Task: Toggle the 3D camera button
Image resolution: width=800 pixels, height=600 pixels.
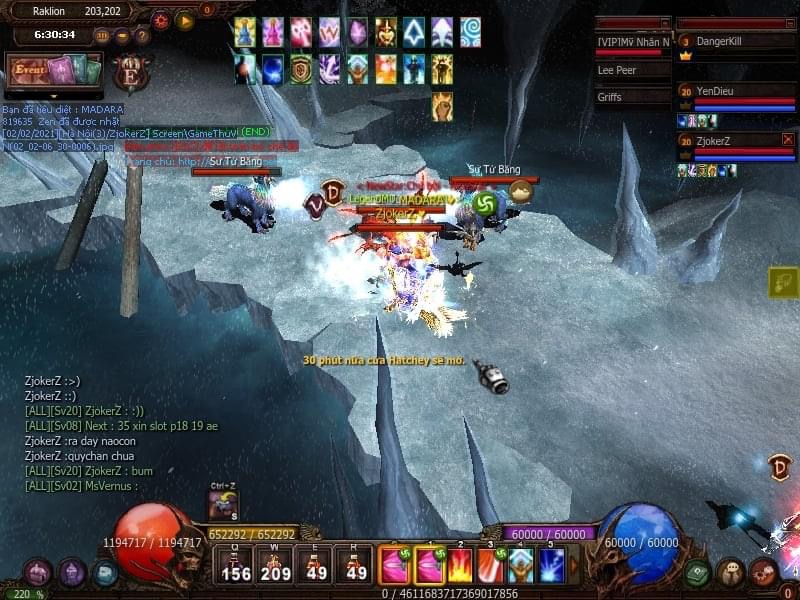Action: coord(102,36)
